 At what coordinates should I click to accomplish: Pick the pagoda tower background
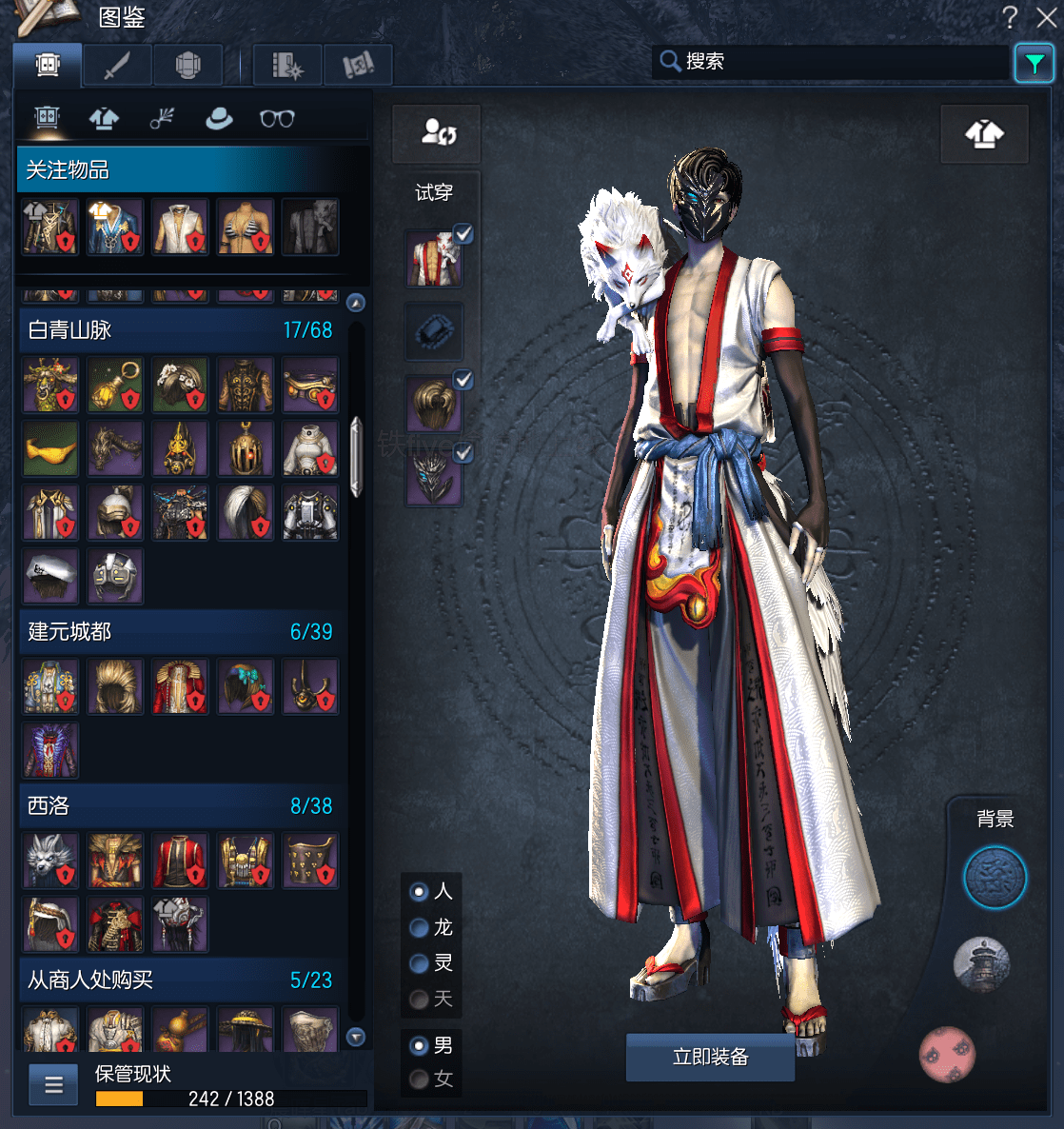pyautogui.click(x=981, y=962)
